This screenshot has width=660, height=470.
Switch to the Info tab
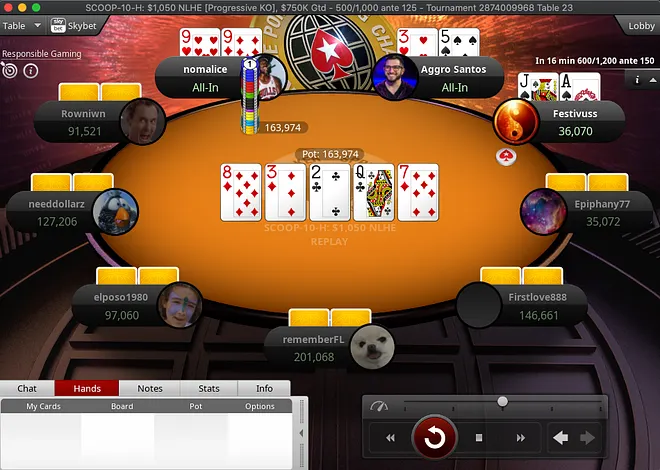coord(264,388)
